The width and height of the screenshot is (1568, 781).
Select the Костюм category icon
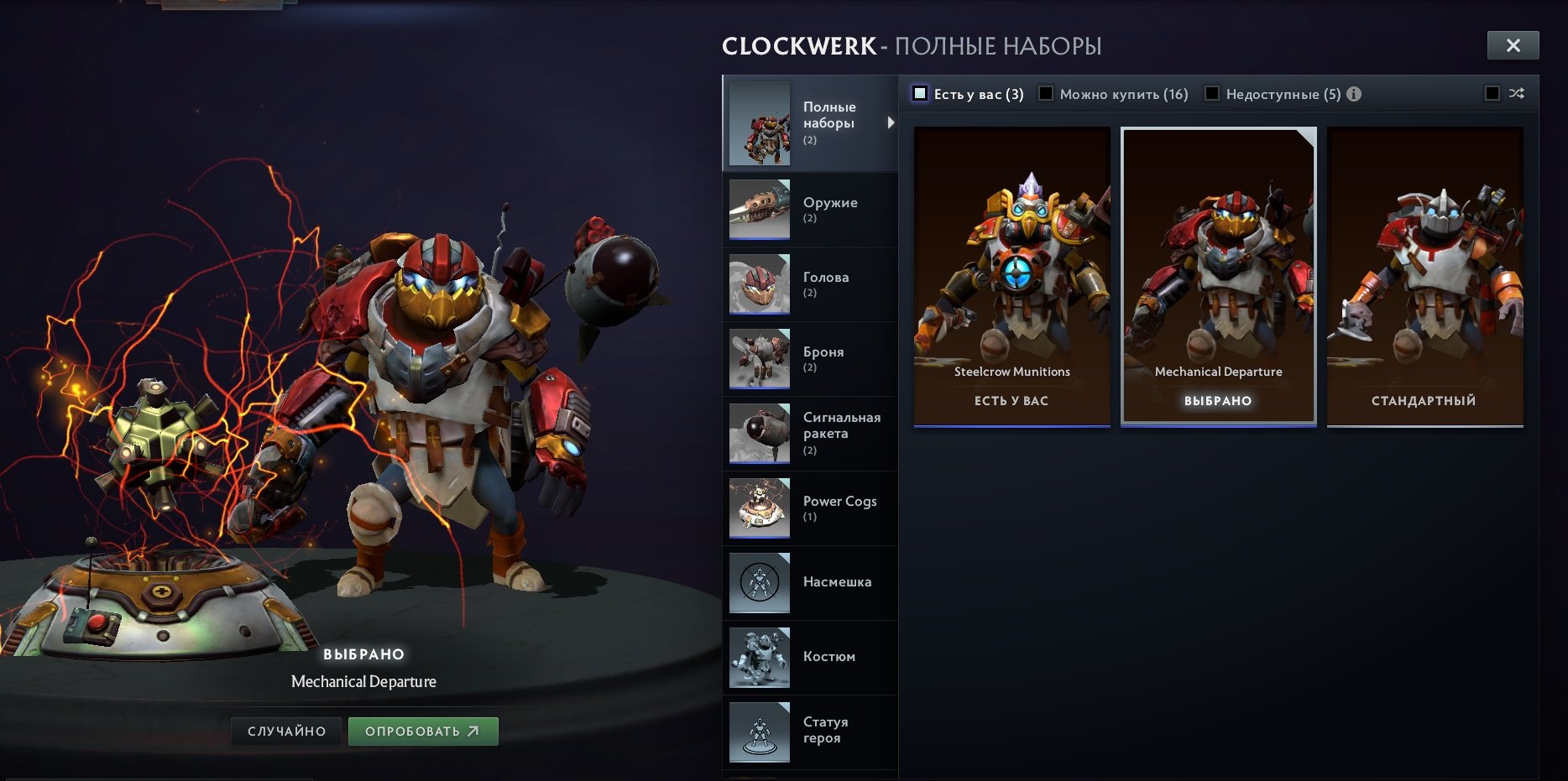pos(758,658)
